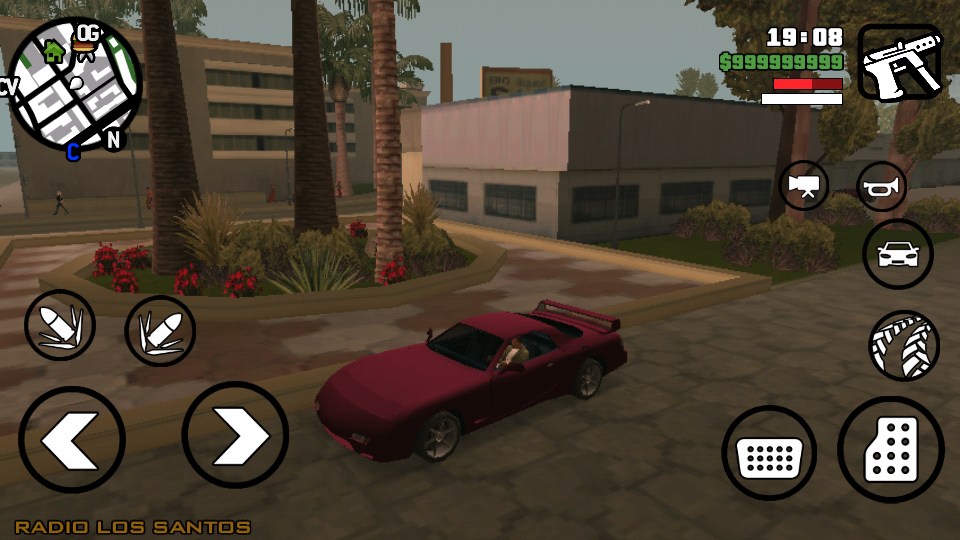Steer right with the right arrow

click(x=235, y=435)
